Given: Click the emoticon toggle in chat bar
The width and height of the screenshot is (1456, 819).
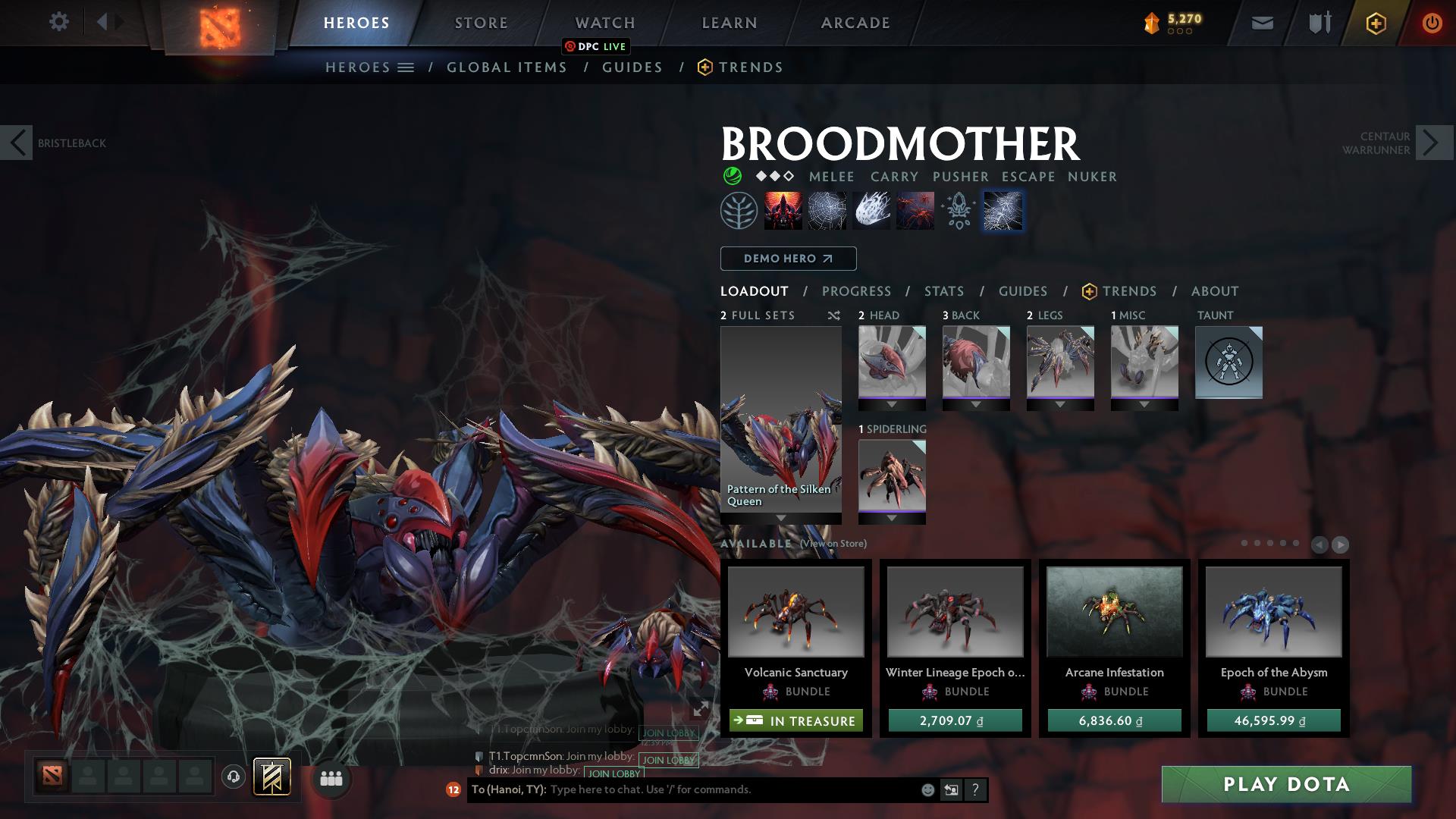Looking at the screenshot, I should click(x=927, y=789).
